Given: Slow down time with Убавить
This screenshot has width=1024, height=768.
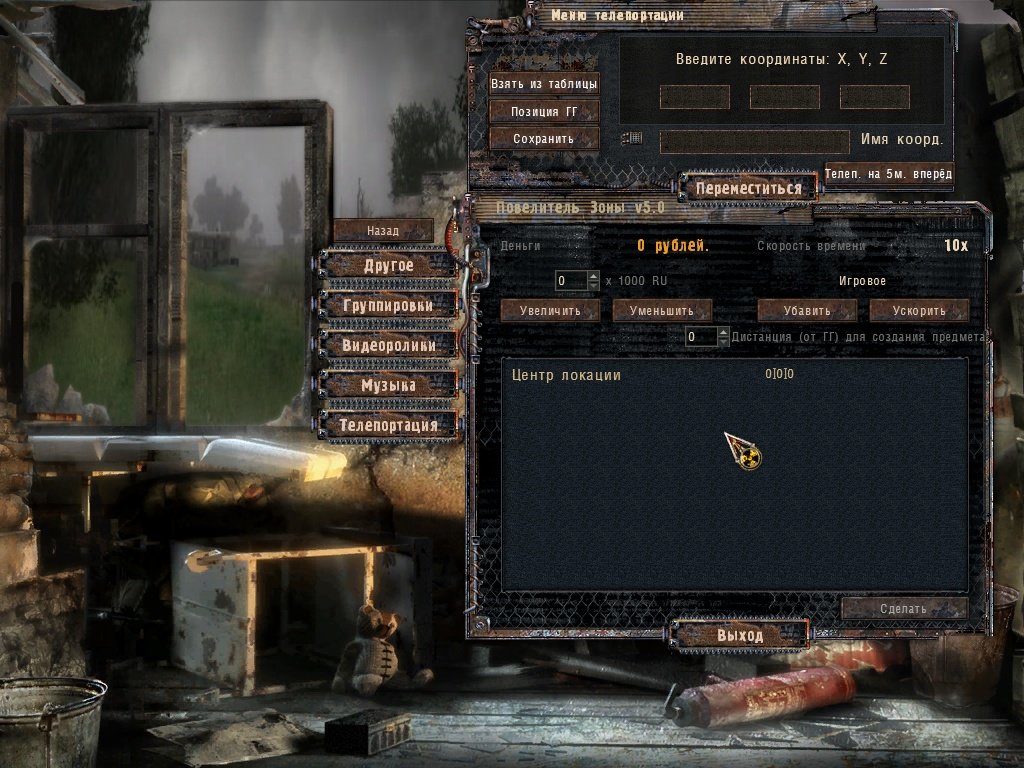Looking at the screenshot, I should click(x=807, y=310).
